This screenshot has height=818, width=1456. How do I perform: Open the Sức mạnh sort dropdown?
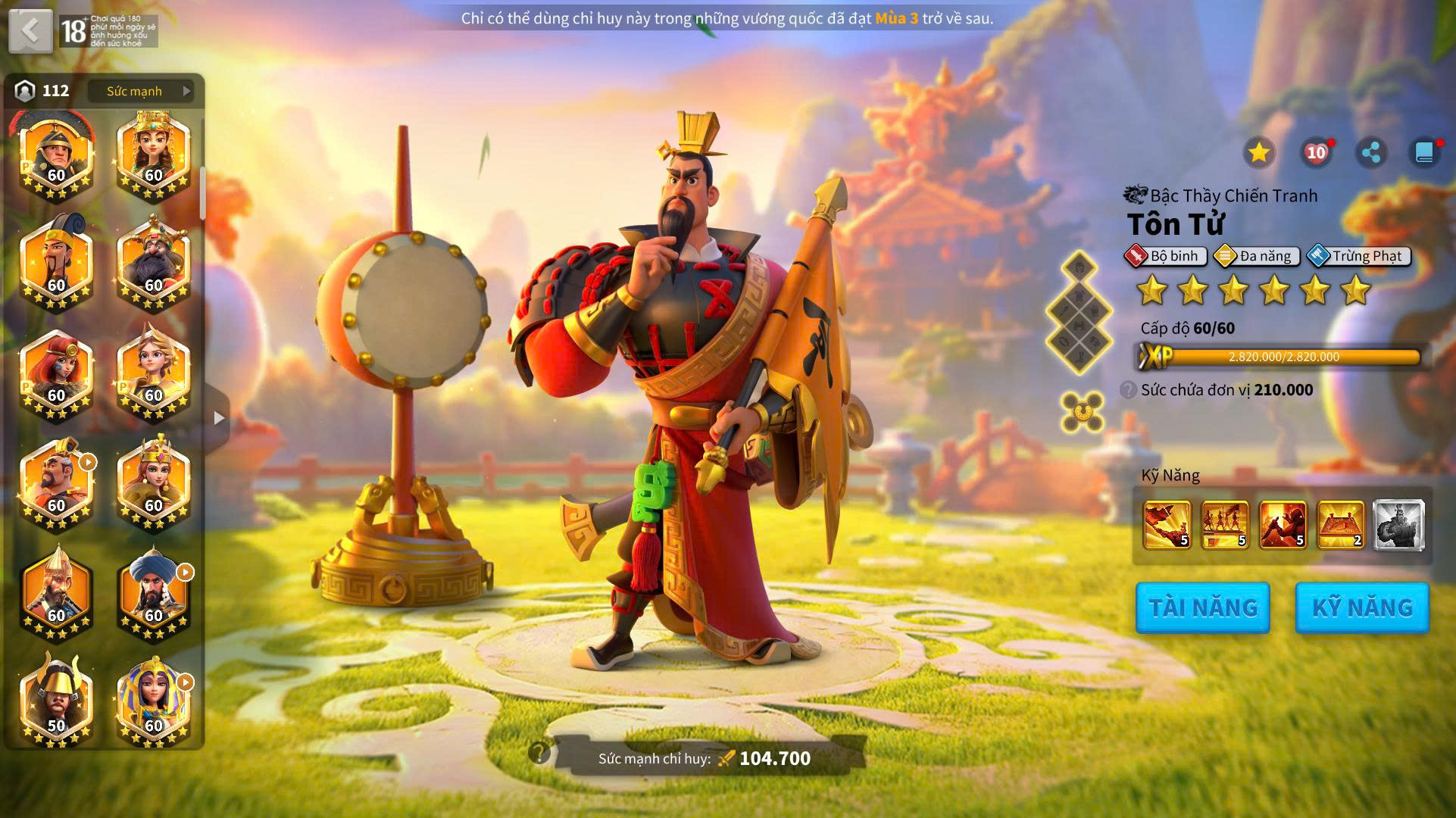[x=141, y=91]
